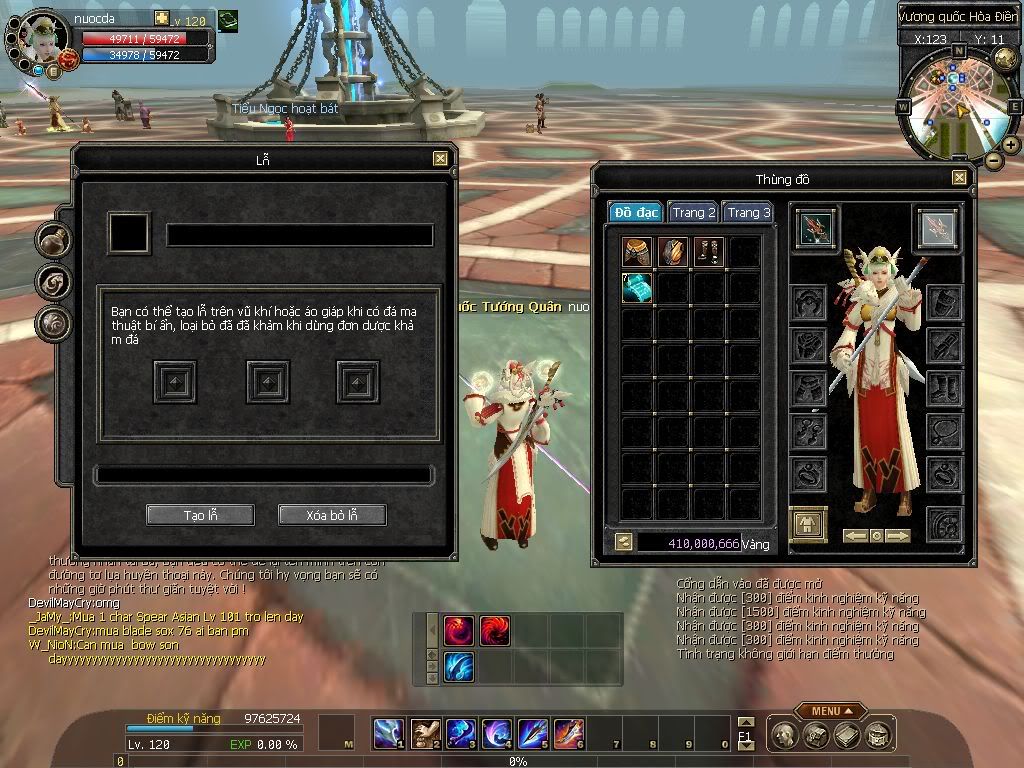This screenshot has height=768, width=1024.
Task: Zoom out the minimap
Action: pos(993,160)
